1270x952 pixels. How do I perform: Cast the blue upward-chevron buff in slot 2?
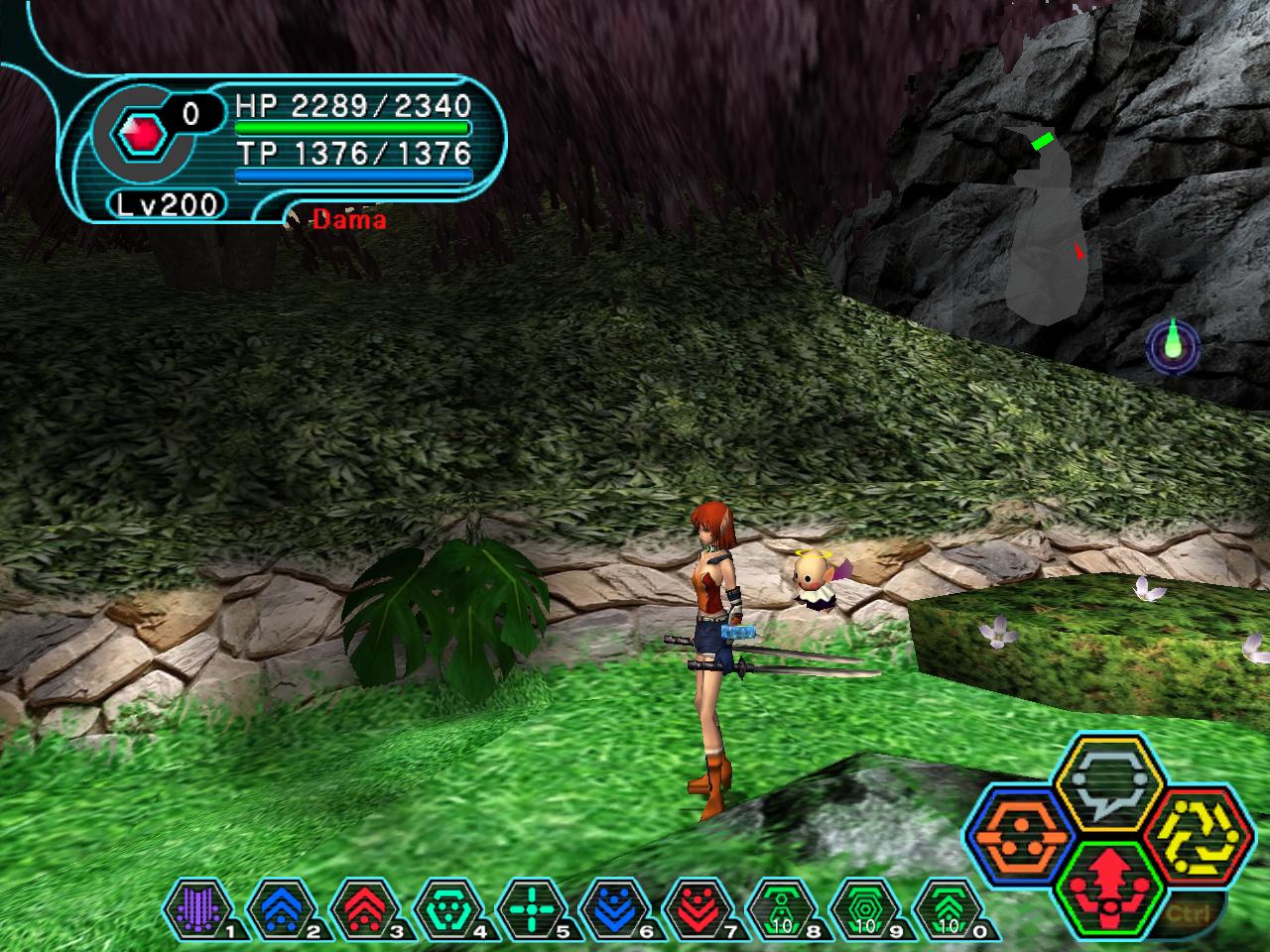274,905
